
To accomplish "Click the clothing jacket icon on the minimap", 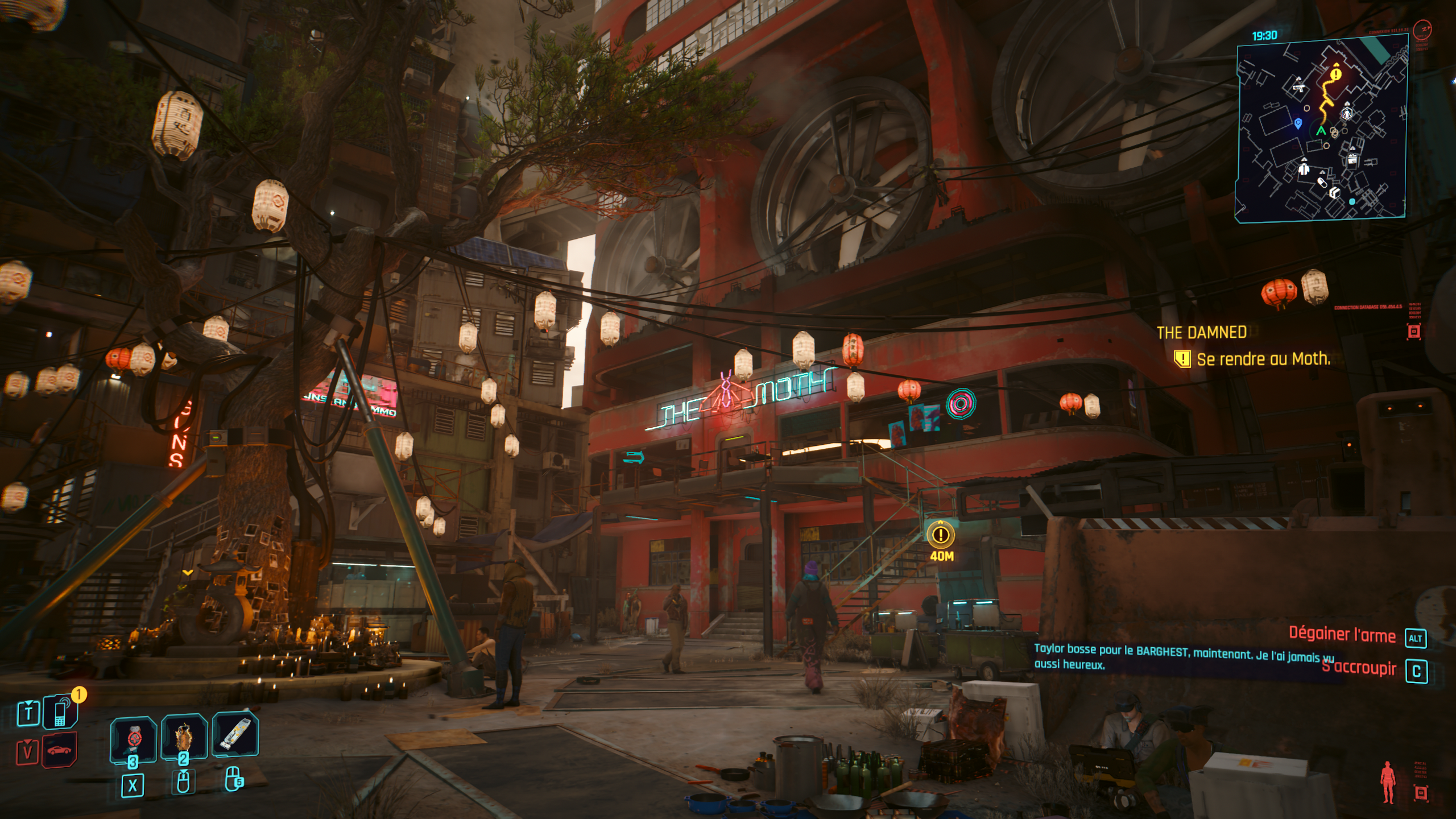I will point(1304,168).
